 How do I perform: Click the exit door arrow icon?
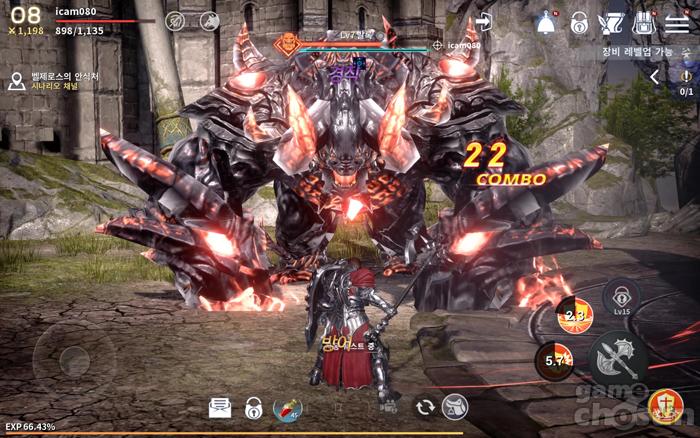click(485, 22)
